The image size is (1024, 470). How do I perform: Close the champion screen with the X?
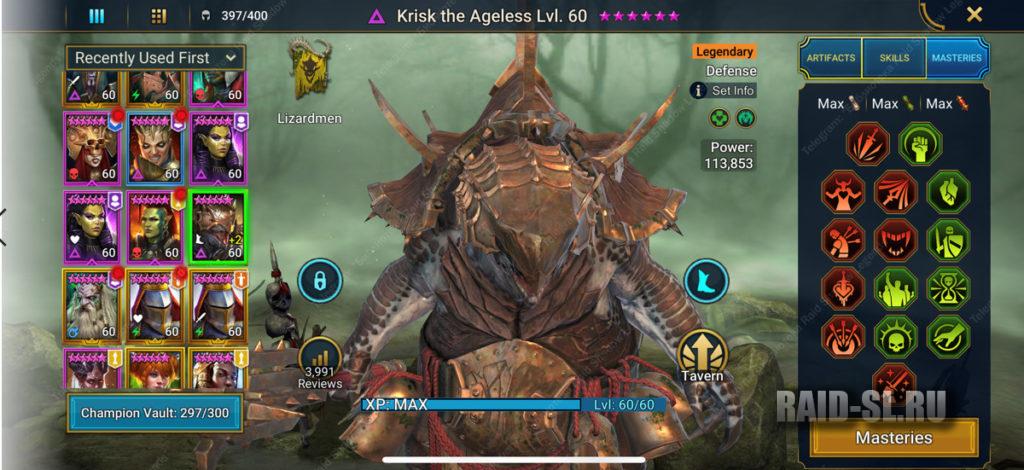tap(974, 15)
